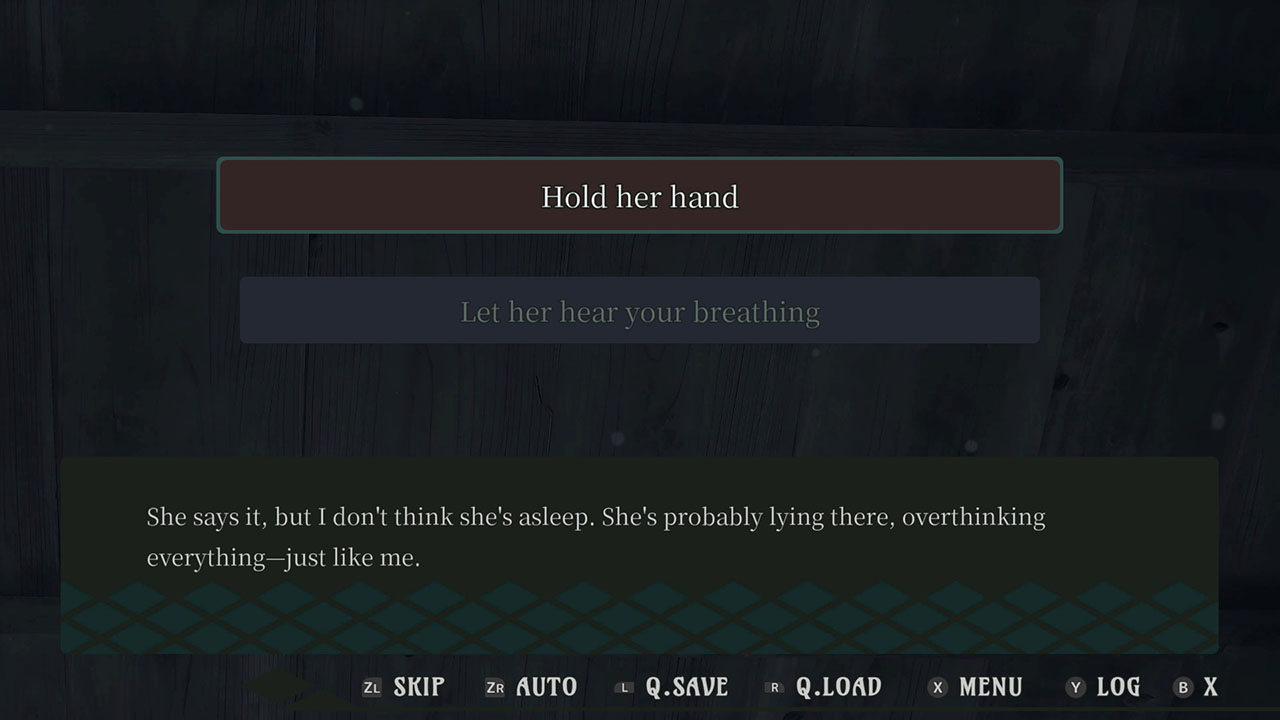Open the dialogue LOG history
Screen dimensions: 1280x720
tap(1118, 687)
